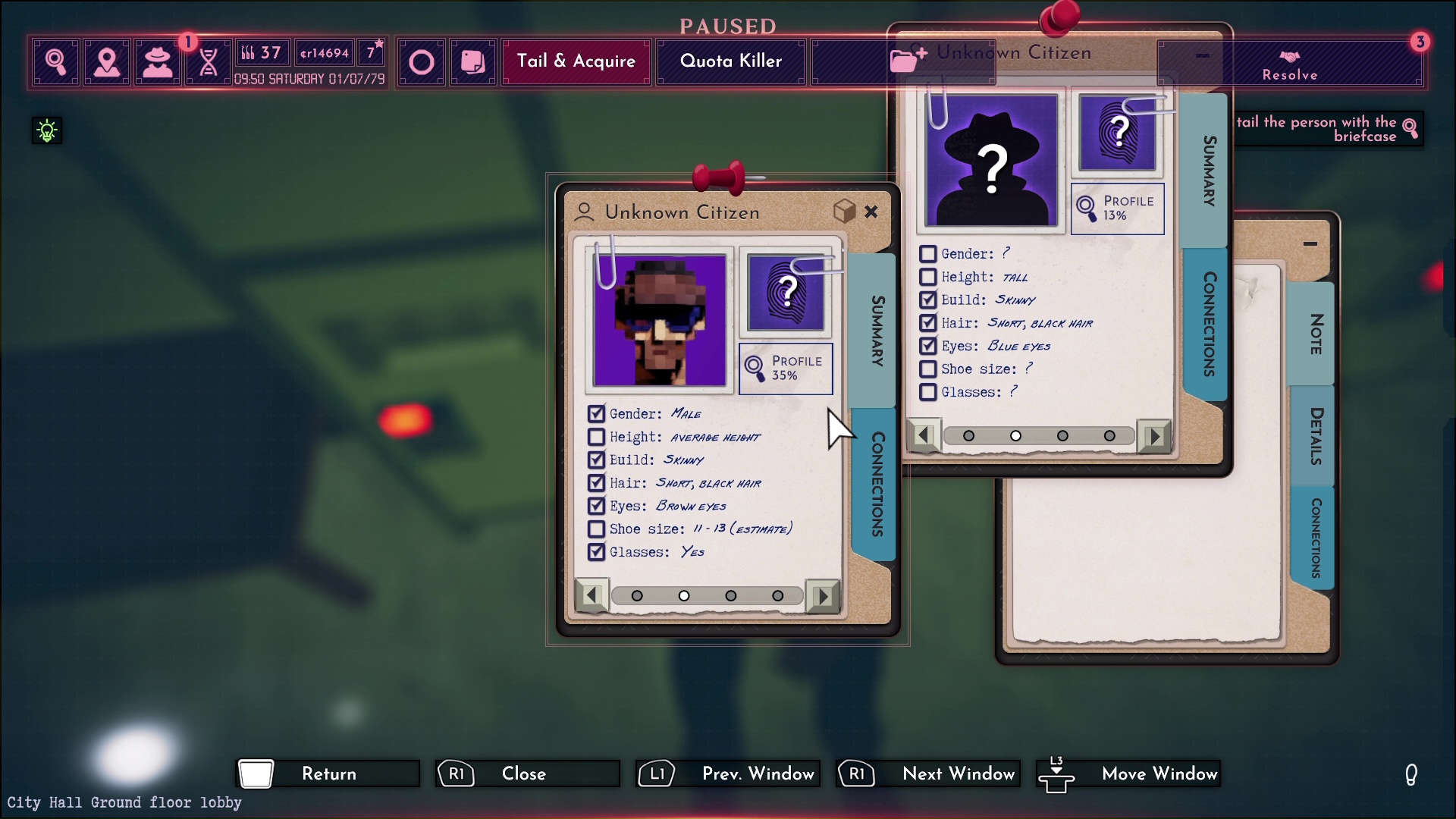1456x819 pixels.
Task: Close the front Unknown Citizen card
Action: point(871,212)
